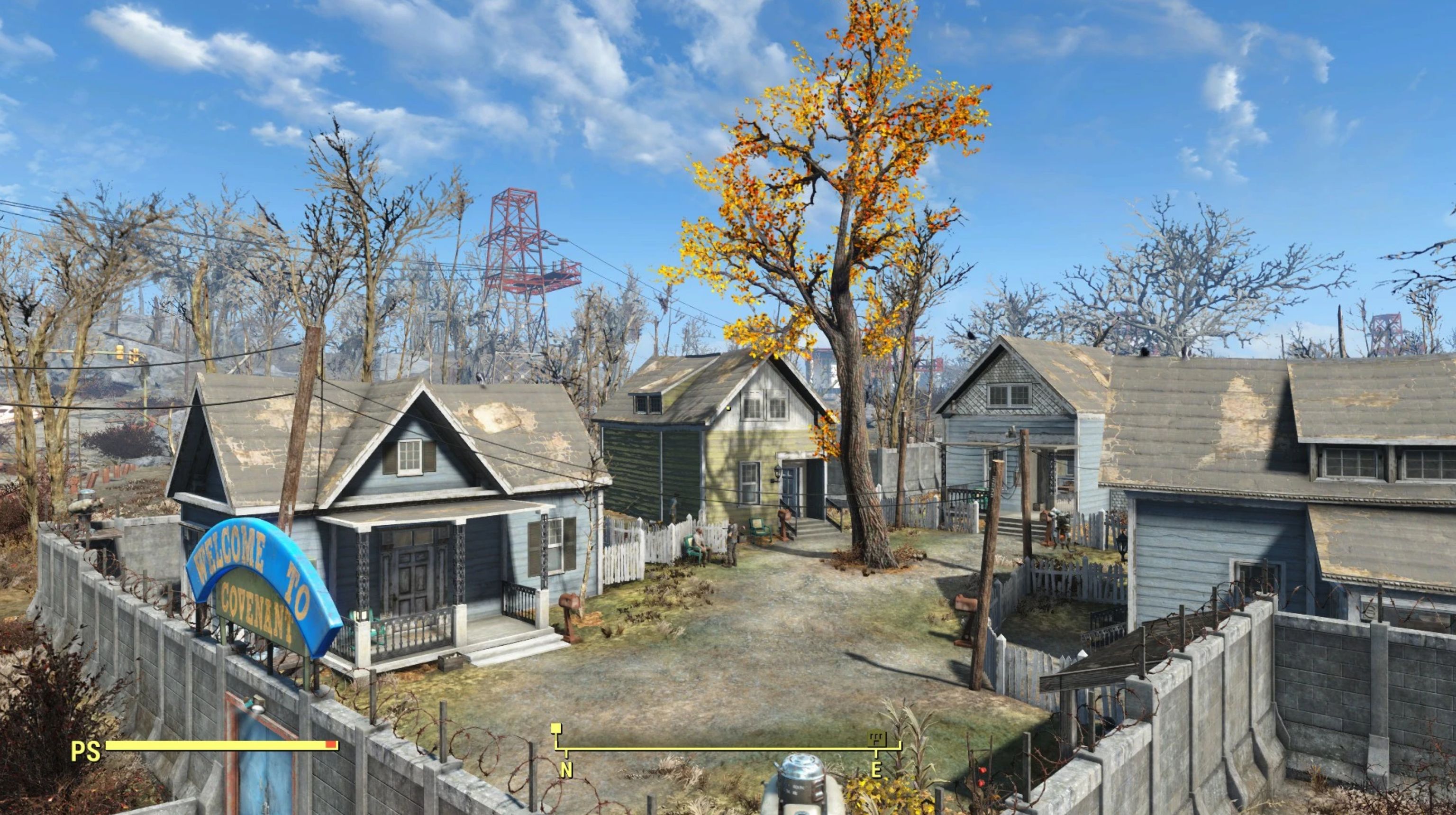Click the yellow square quest marker on compass
The image size is (1456, 815).
click(x=556, y=728)
